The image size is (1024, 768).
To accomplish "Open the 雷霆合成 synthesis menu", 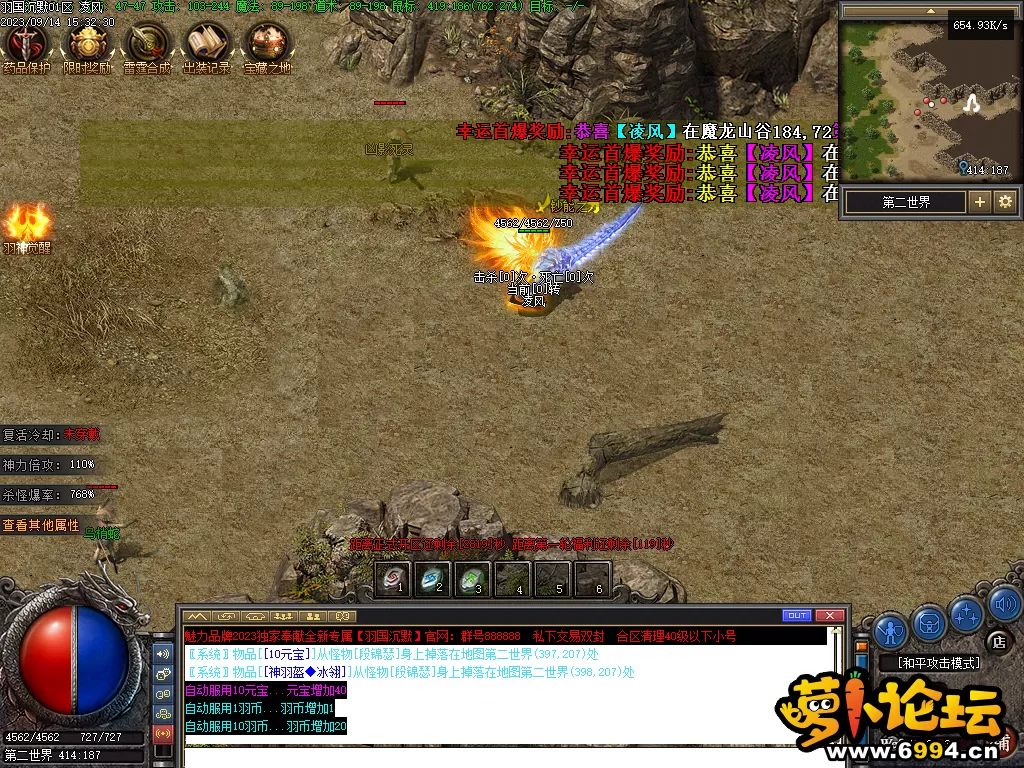I will pyautogui.click(x=146, y=44).
